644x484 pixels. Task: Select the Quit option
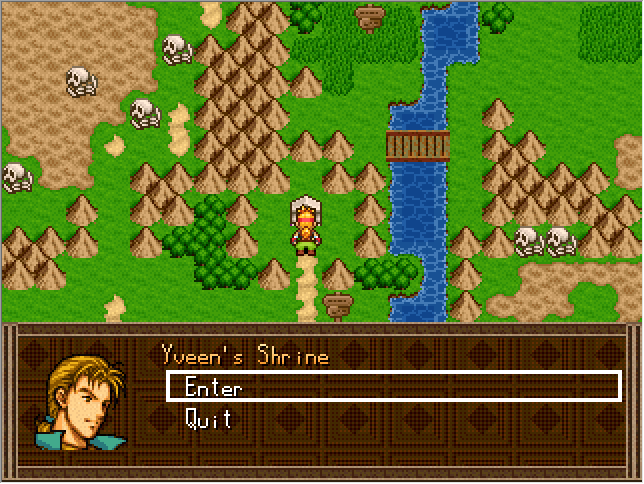(208, 419)
